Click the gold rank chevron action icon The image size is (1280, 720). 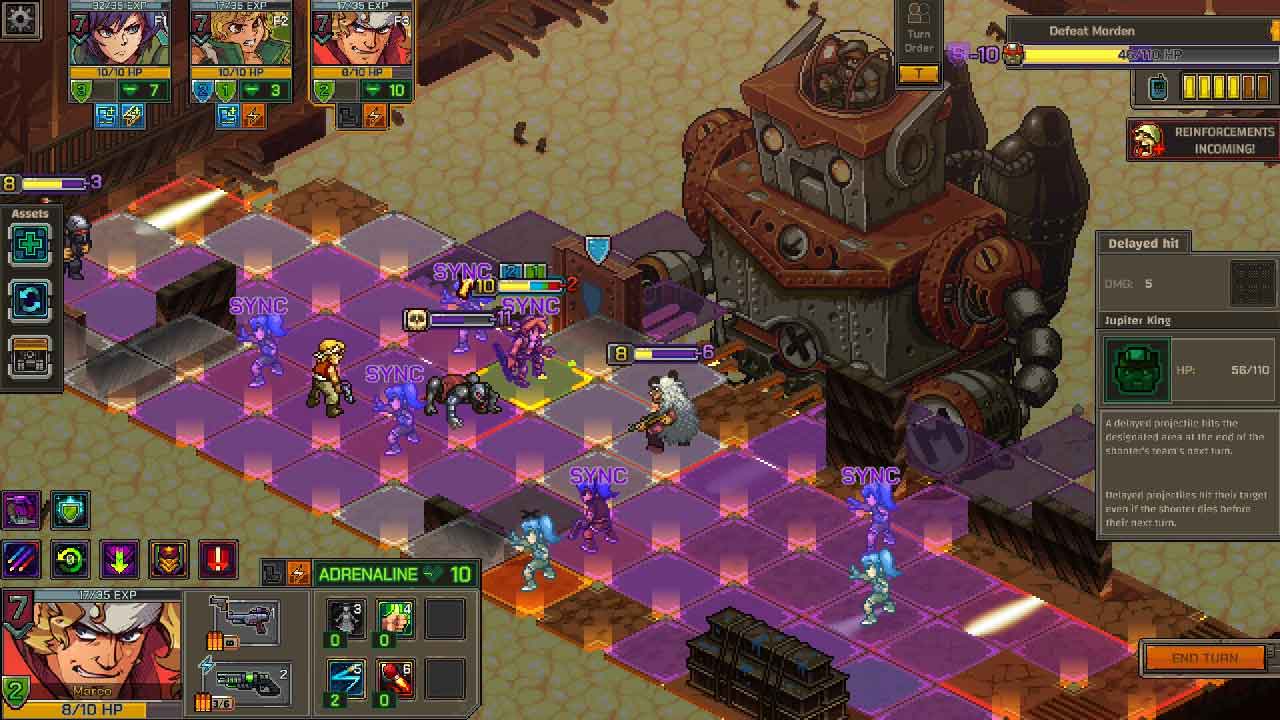pos(168,559)
